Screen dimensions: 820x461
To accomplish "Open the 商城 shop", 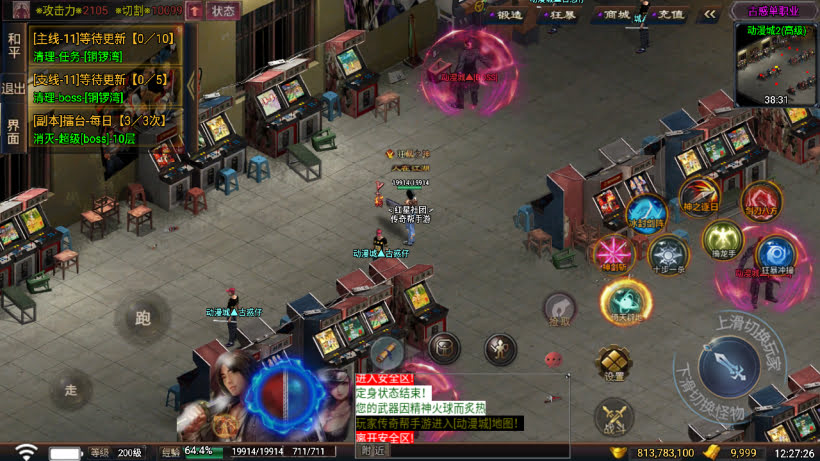I will coord(616,14).
